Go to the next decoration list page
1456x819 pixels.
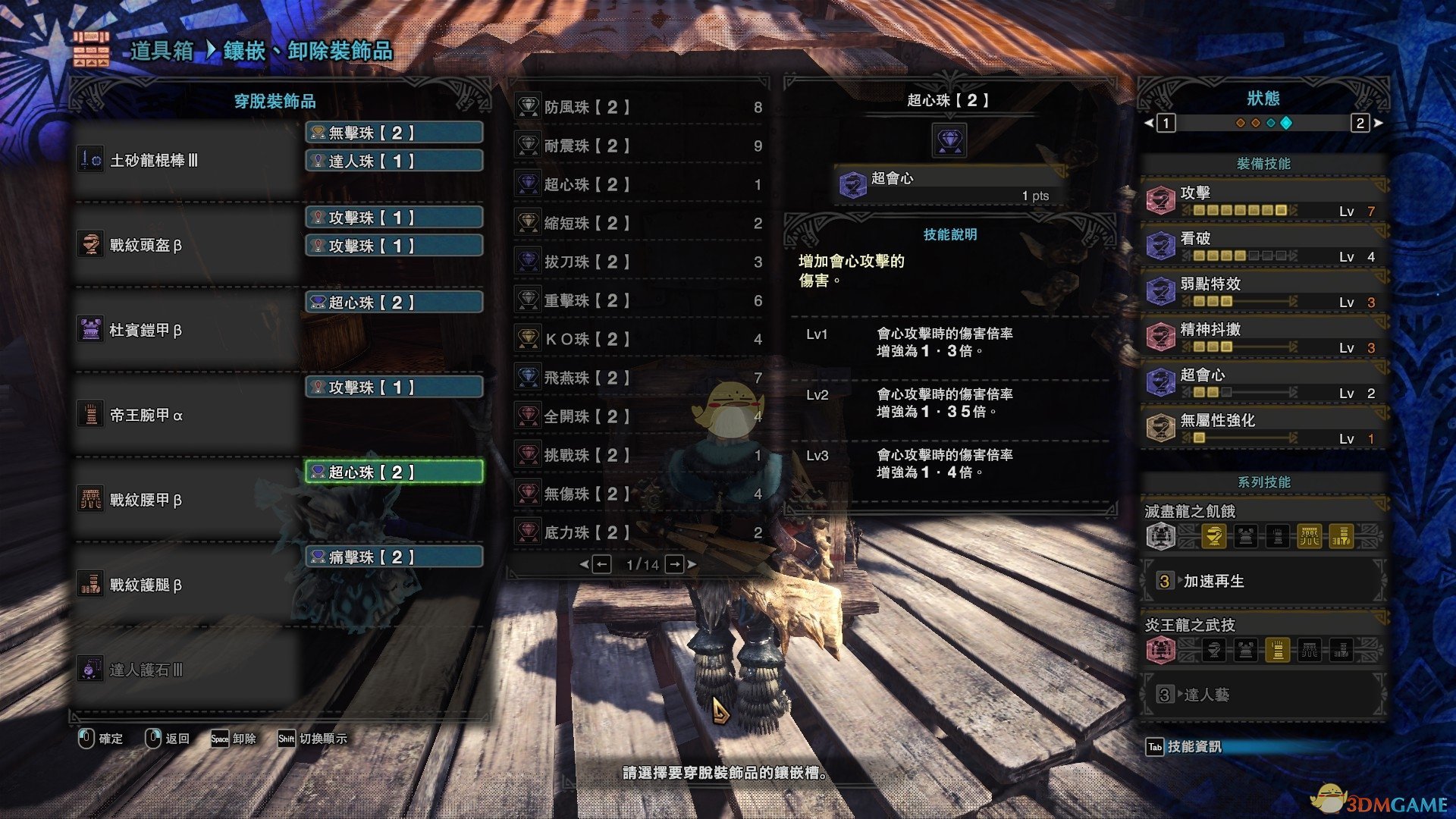click(x=674, y=564)
